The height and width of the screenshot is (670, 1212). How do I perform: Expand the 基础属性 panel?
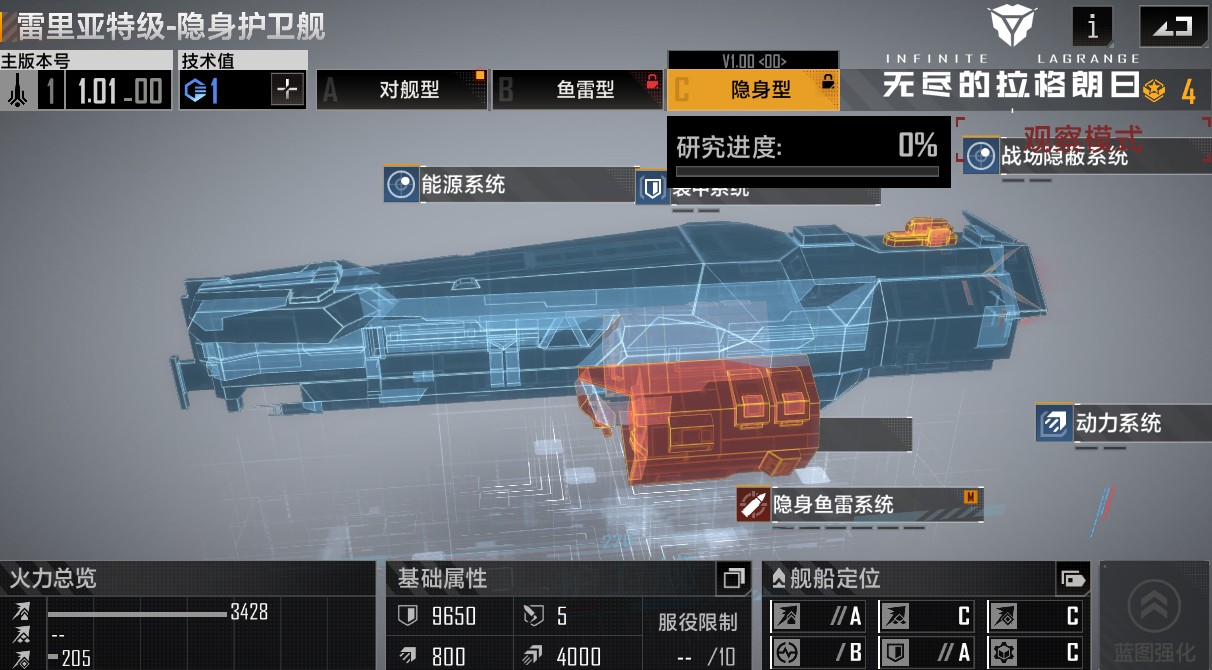[x=733, y=578]
